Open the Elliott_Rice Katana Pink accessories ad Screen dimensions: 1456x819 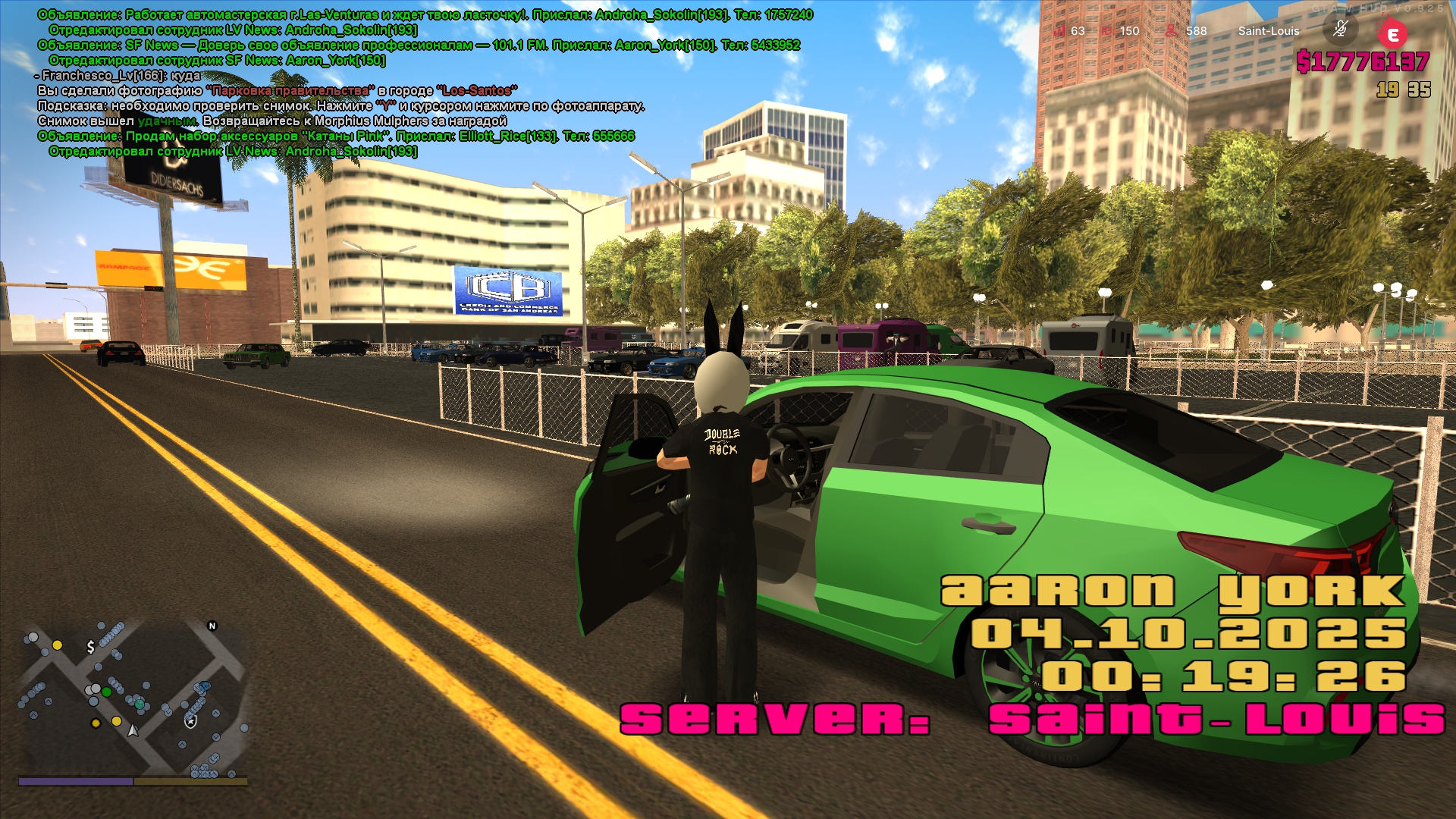click(x=336, y=136)
